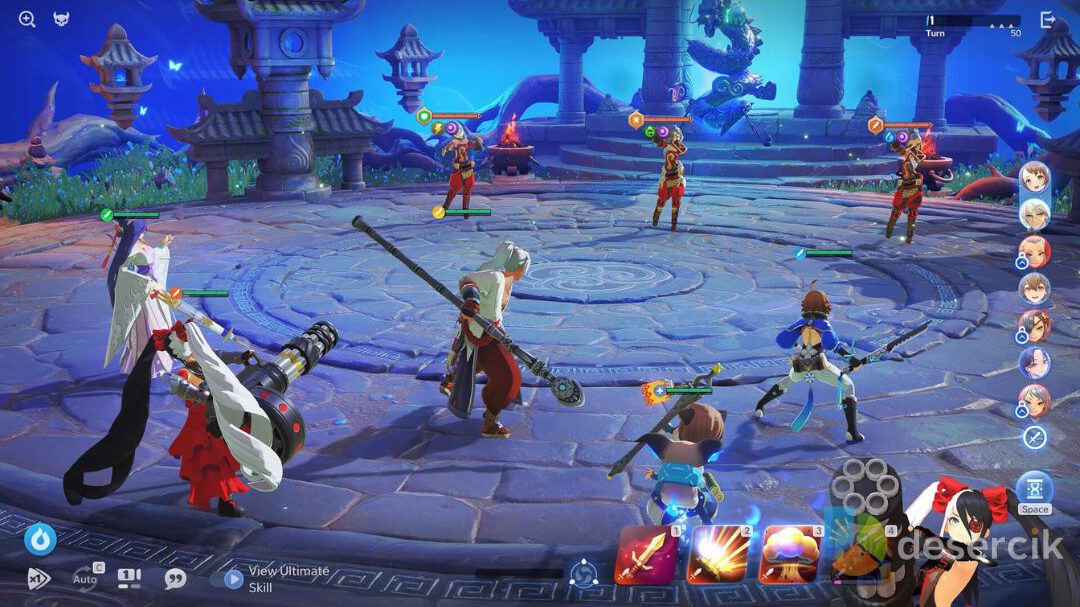Activate the radiant sword burst skill
Screen dimensions: 1080x607
tap(716, 555)
